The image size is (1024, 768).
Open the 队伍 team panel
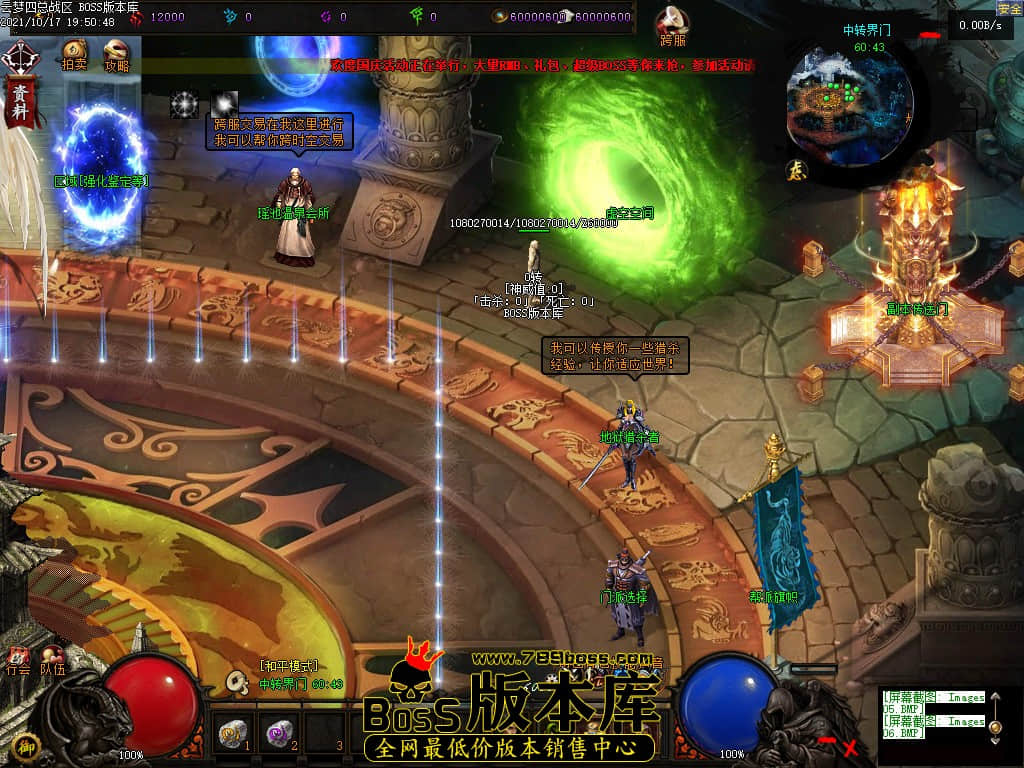pos(52,659)
